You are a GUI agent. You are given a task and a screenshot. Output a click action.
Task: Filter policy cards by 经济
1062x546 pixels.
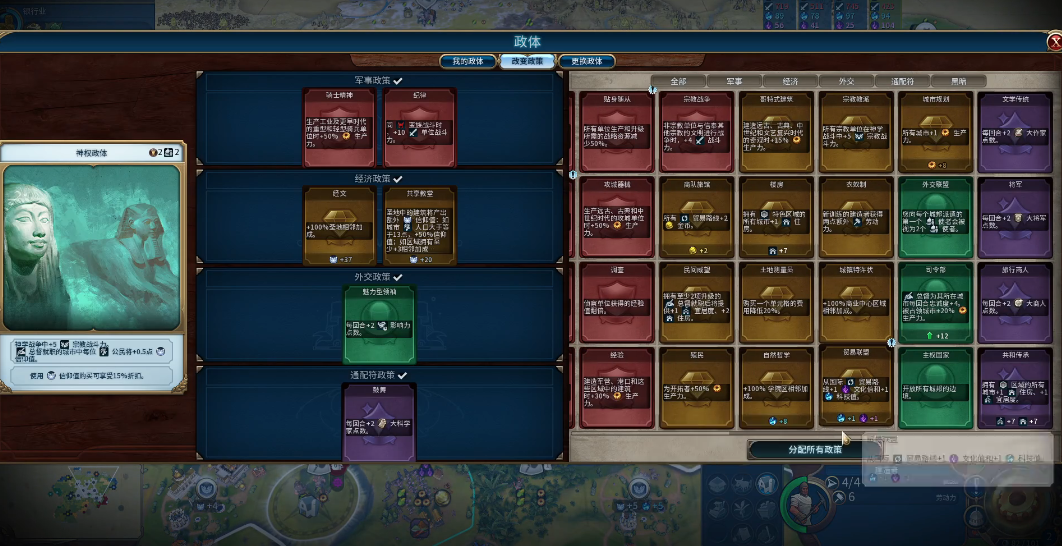(790, 81)
